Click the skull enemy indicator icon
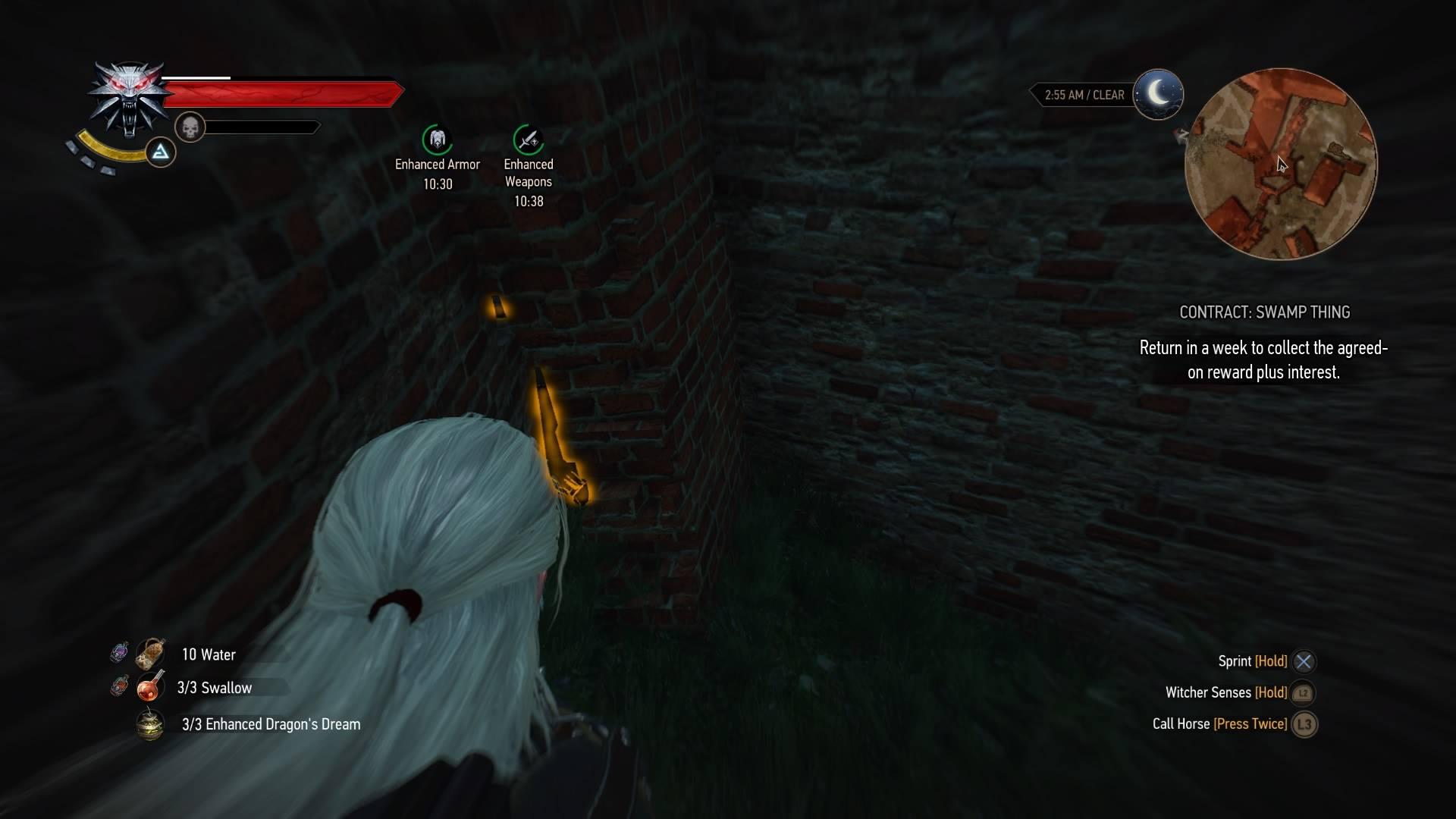1456x819 pixels. 190,127
